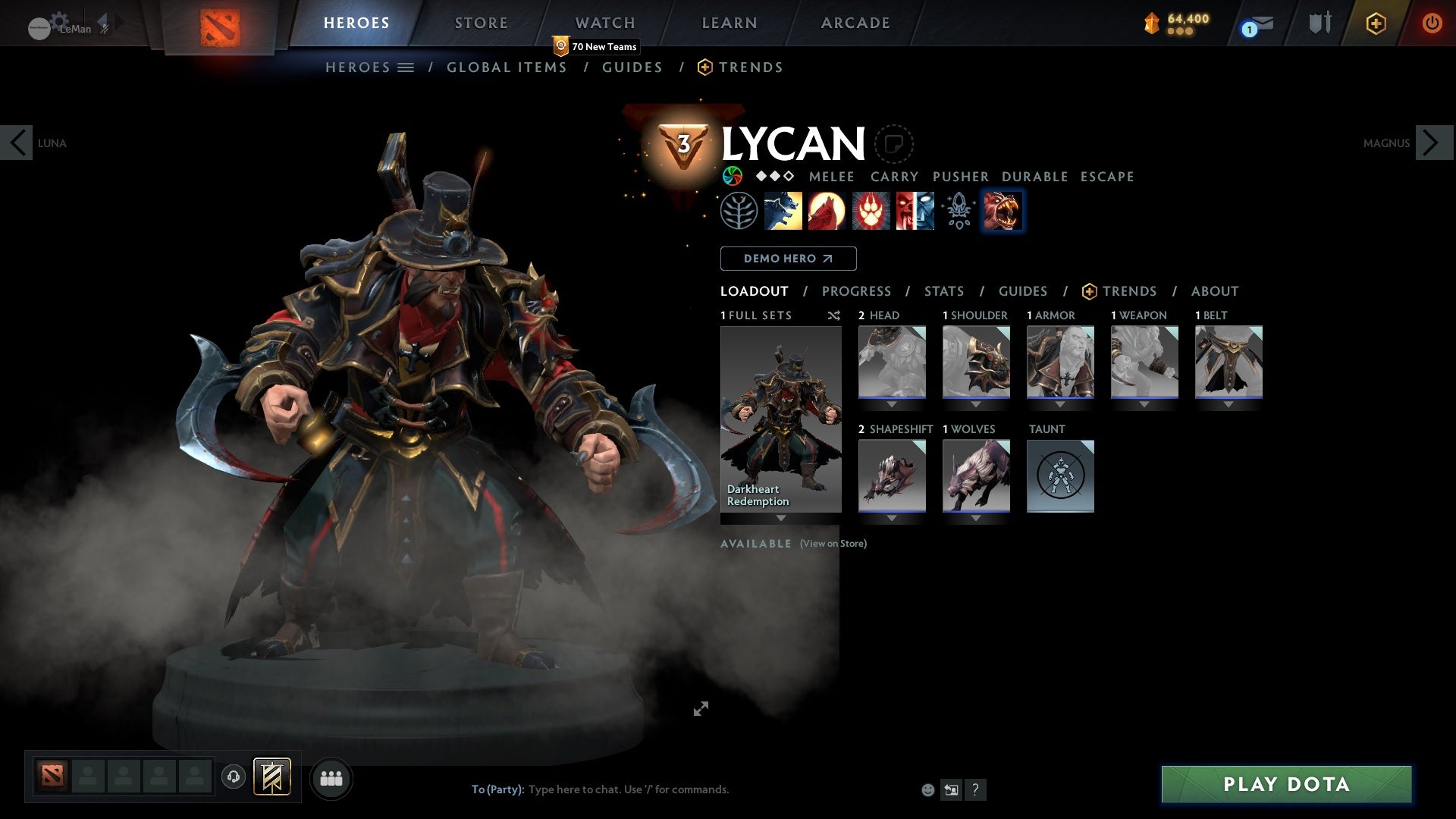Select the Howl ability icon
The height and width of the screenshot is (819, 1456).
click(827, 210)
